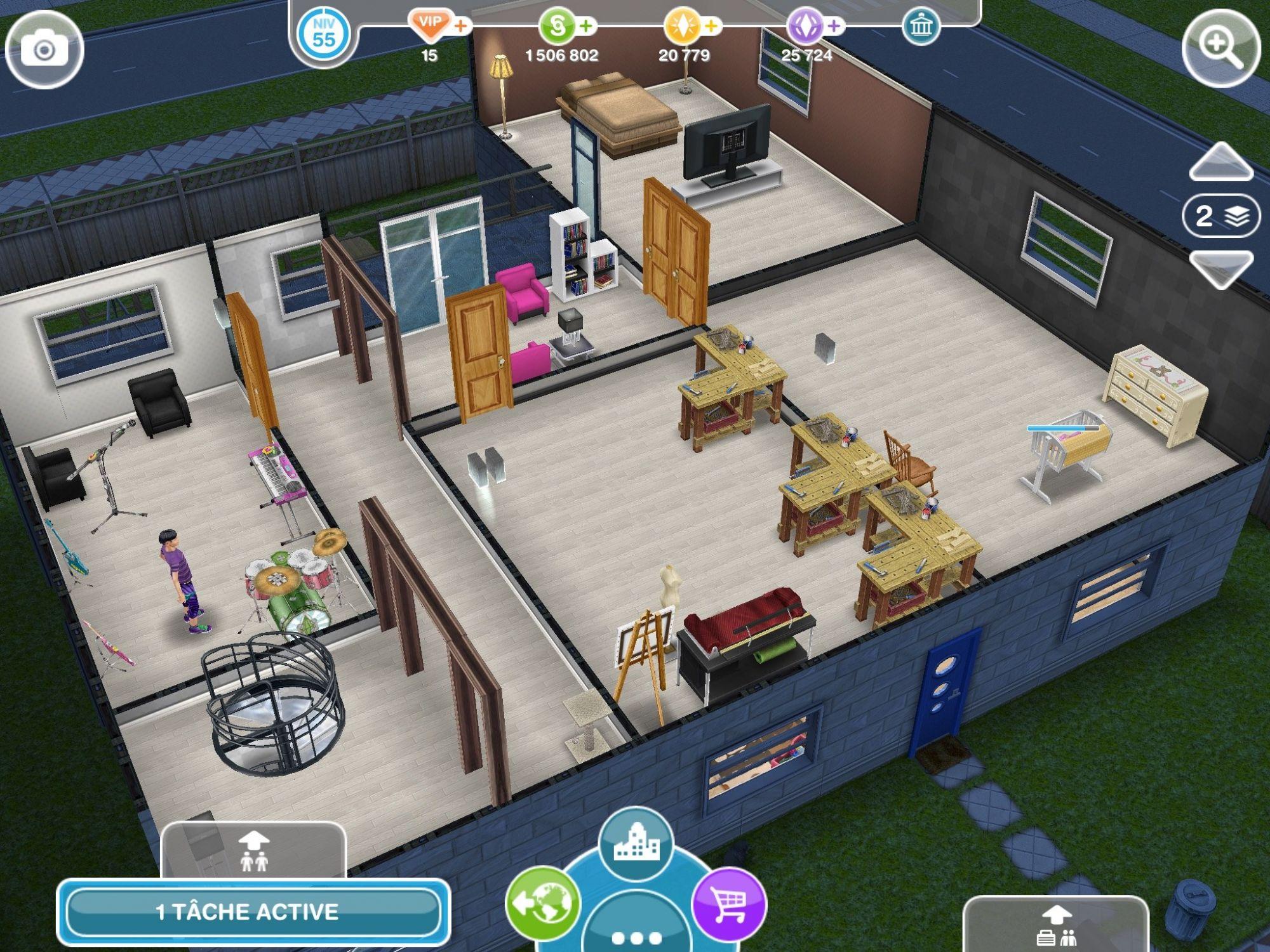Add more Lifestyle Points
The width and height of the screenshot is (1270, 952).
click(x=711, y=27)
